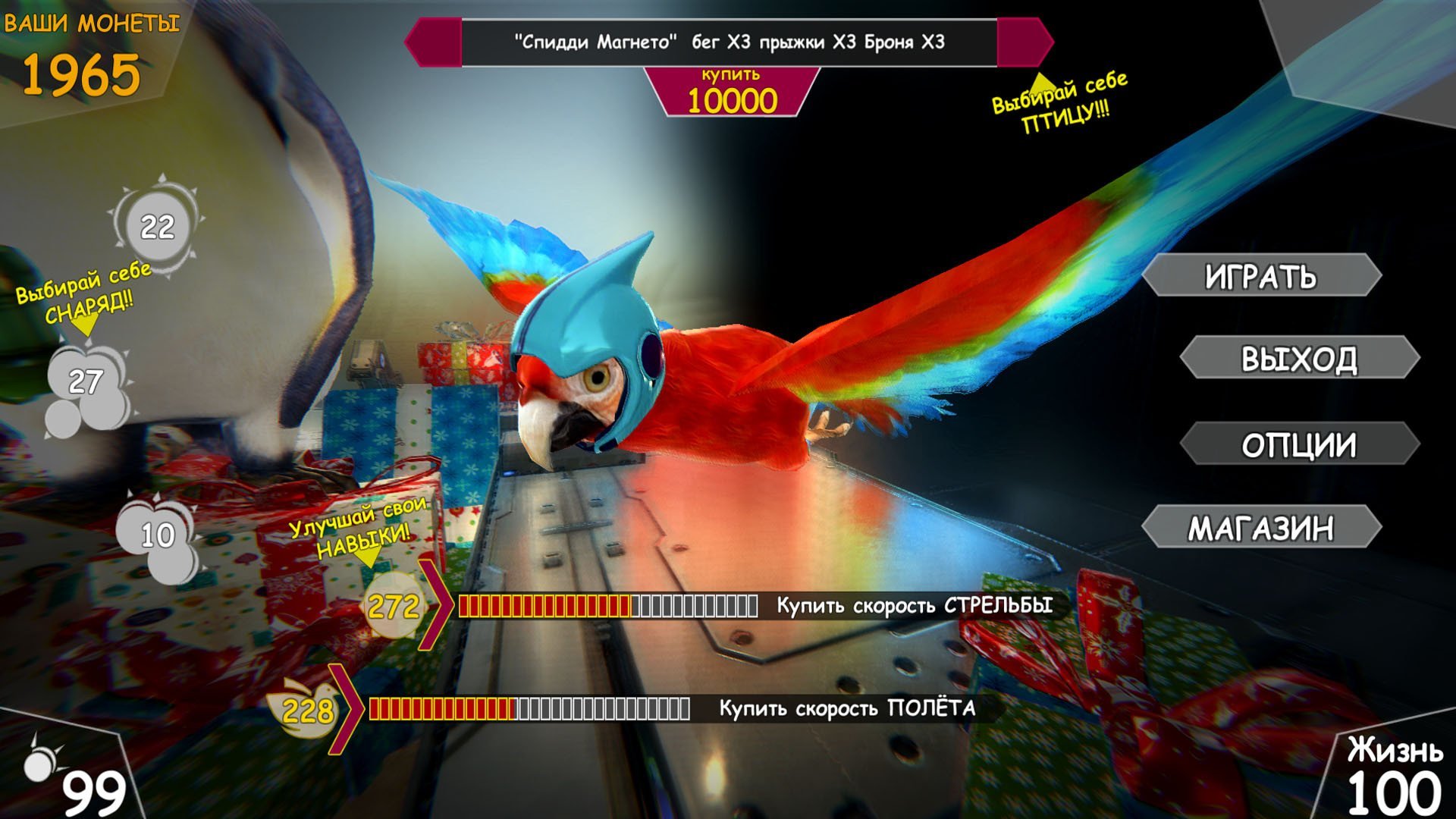The image size is (1456, 819).
Task: Open the МАГАЗИН shop
Action: pyautogui.click(x=1260, y=528)
